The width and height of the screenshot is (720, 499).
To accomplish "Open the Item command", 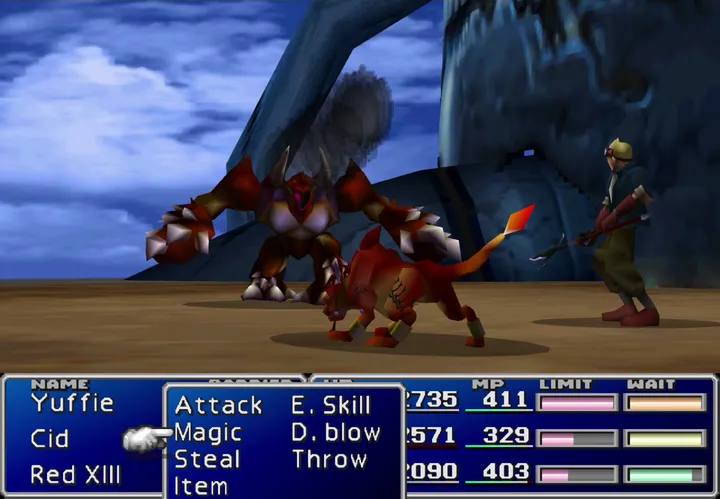I will (x=200, y=486).
